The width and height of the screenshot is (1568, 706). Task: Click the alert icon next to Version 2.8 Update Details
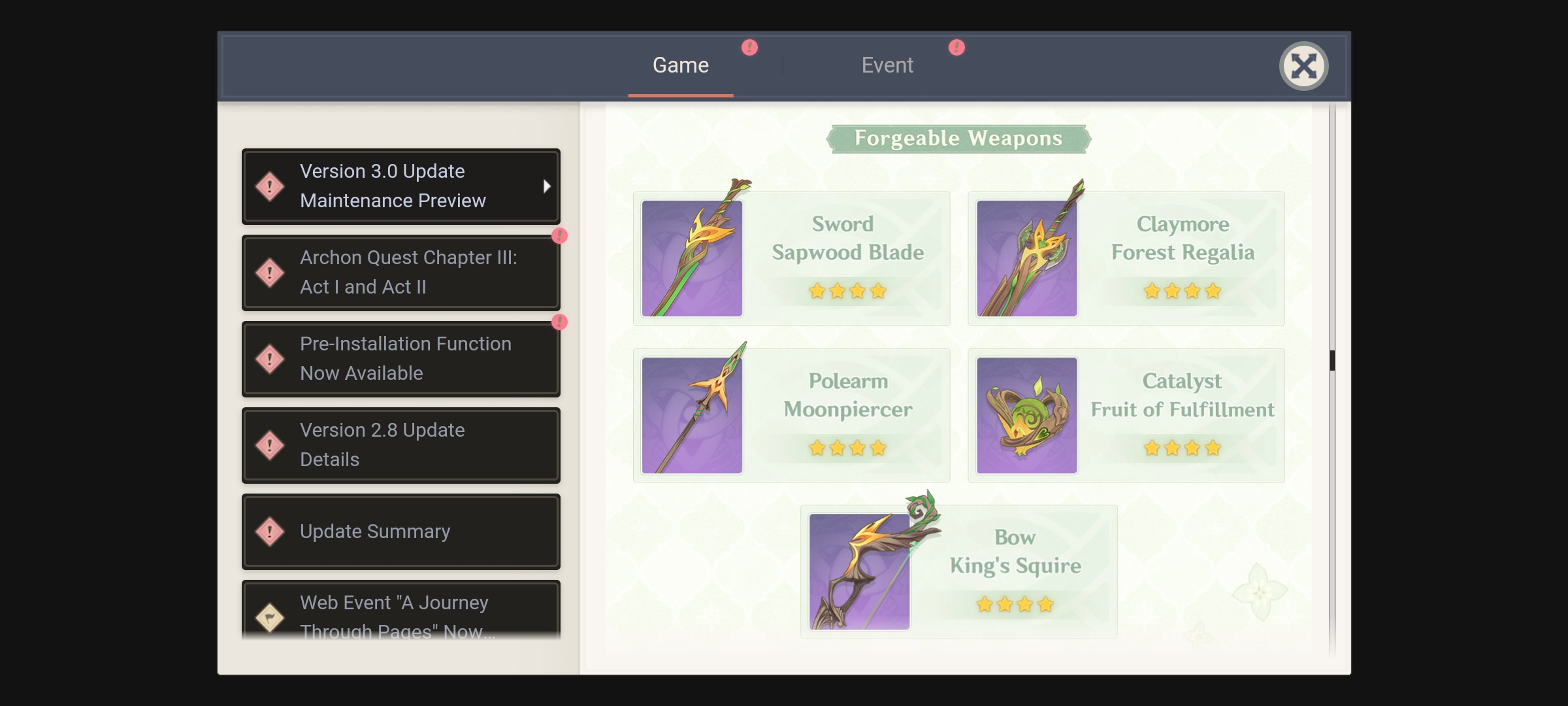(270, 445)
